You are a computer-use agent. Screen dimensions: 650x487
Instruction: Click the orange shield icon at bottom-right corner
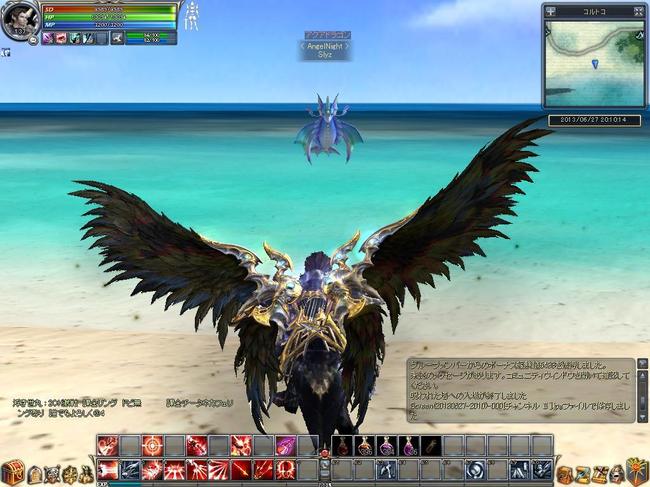click(636, 470)
